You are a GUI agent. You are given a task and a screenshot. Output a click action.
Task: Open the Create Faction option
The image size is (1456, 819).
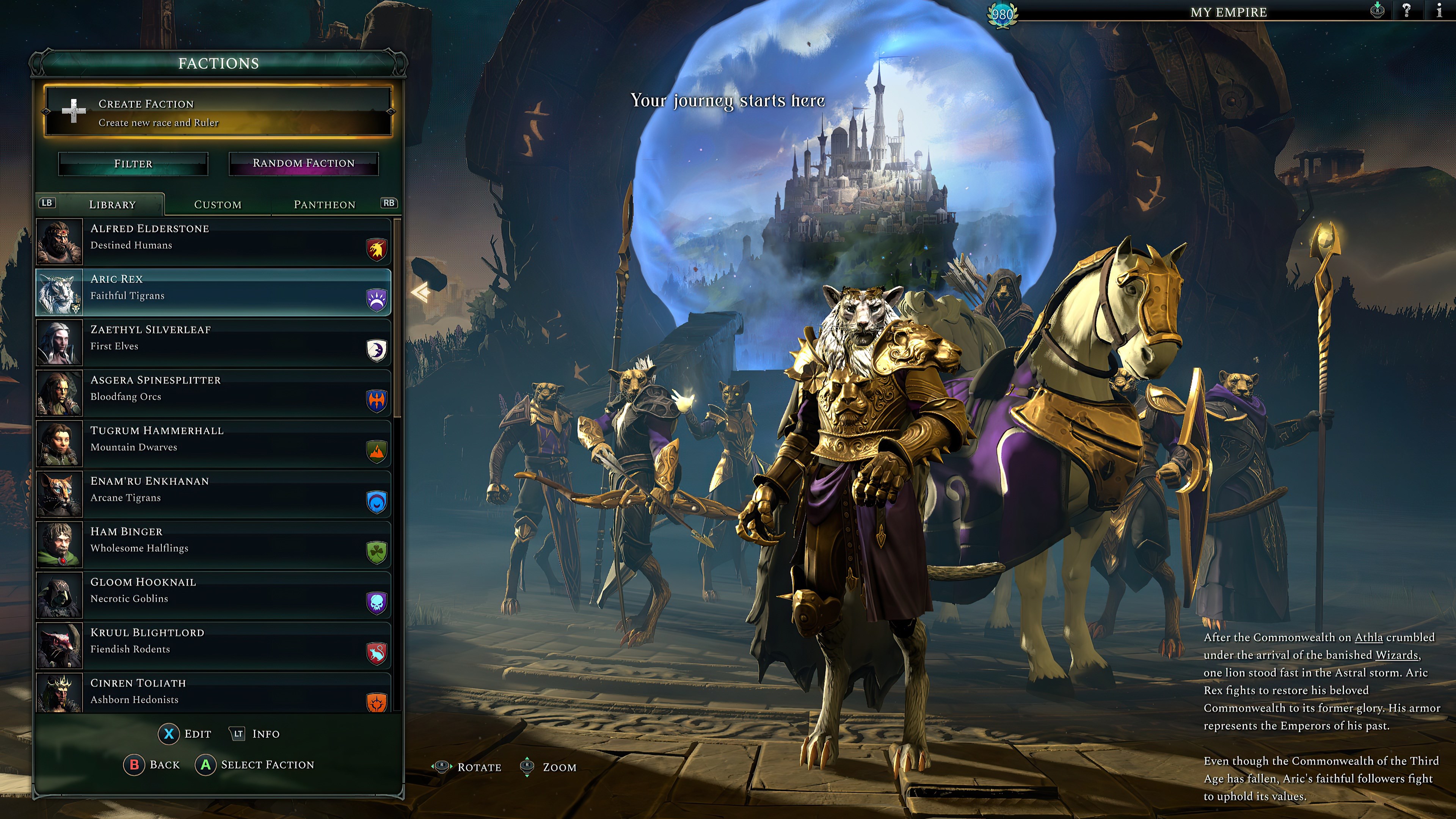coord(218,112)
